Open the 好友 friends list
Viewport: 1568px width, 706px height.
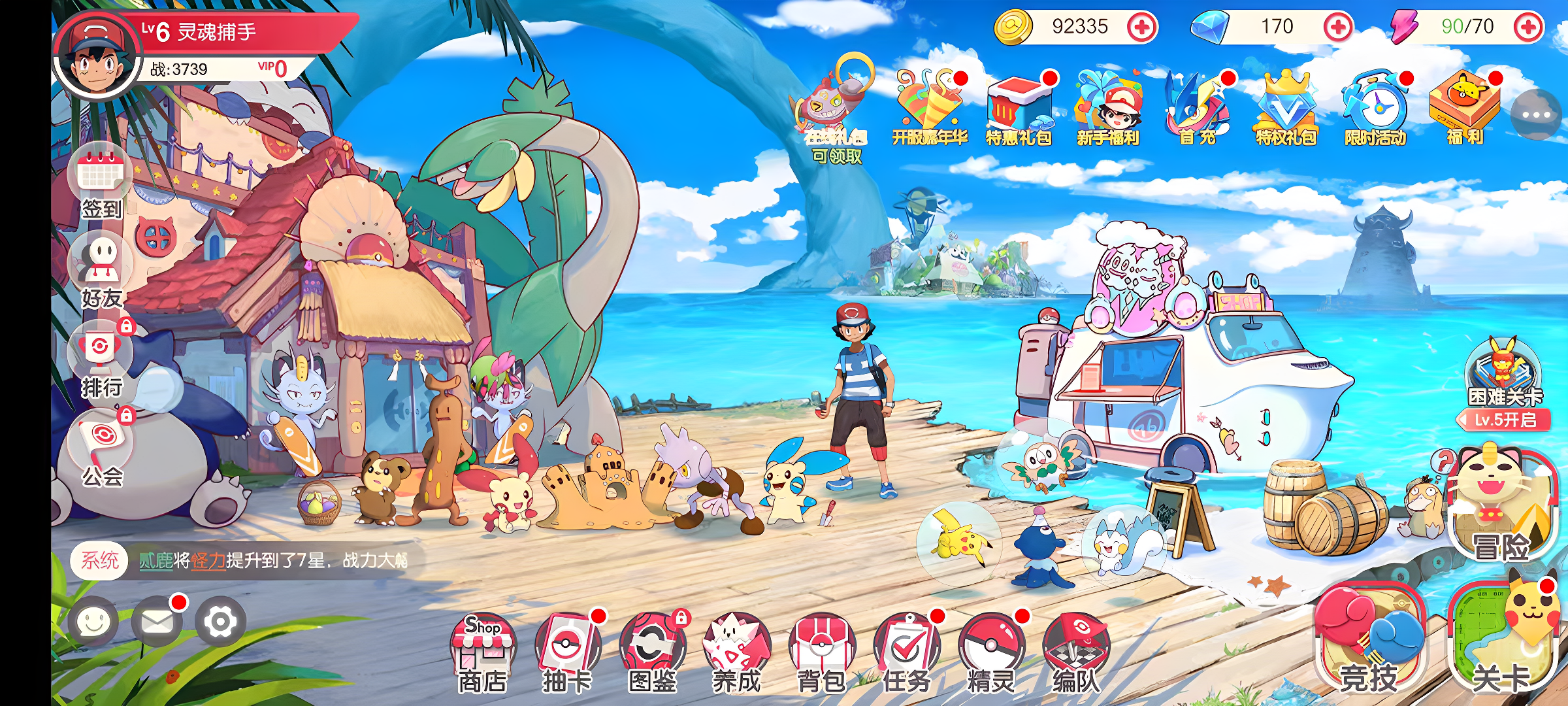coord(101,269)
